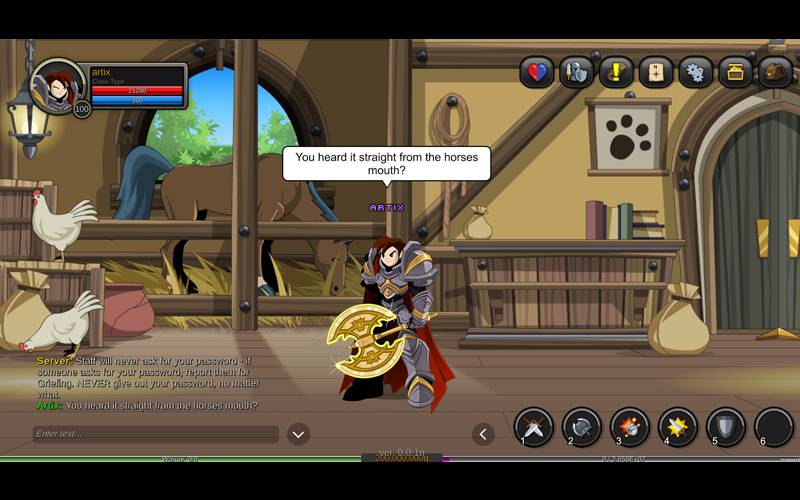The image size is (800, 500).
Task: Use skill 5 shield ability
Action: click(x=726, y=427)
